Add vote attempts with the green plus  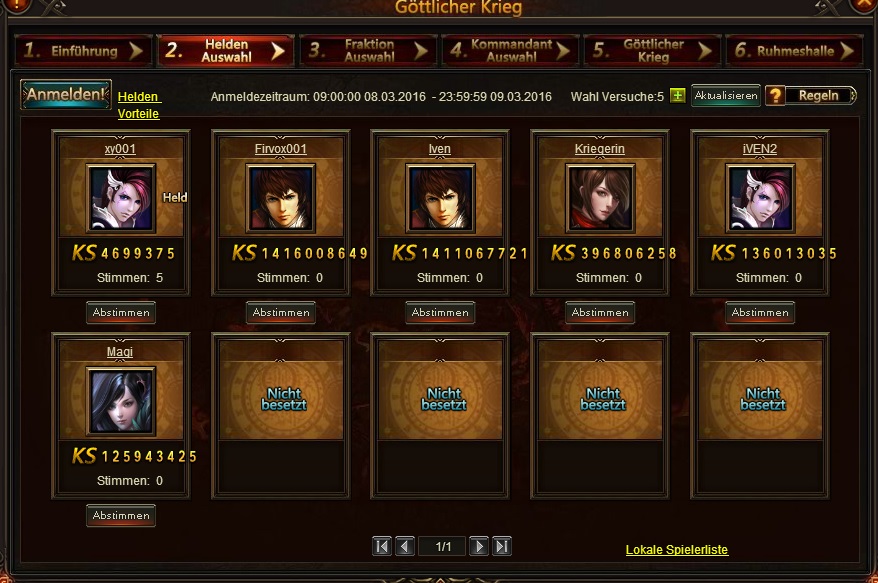(678, 96)
